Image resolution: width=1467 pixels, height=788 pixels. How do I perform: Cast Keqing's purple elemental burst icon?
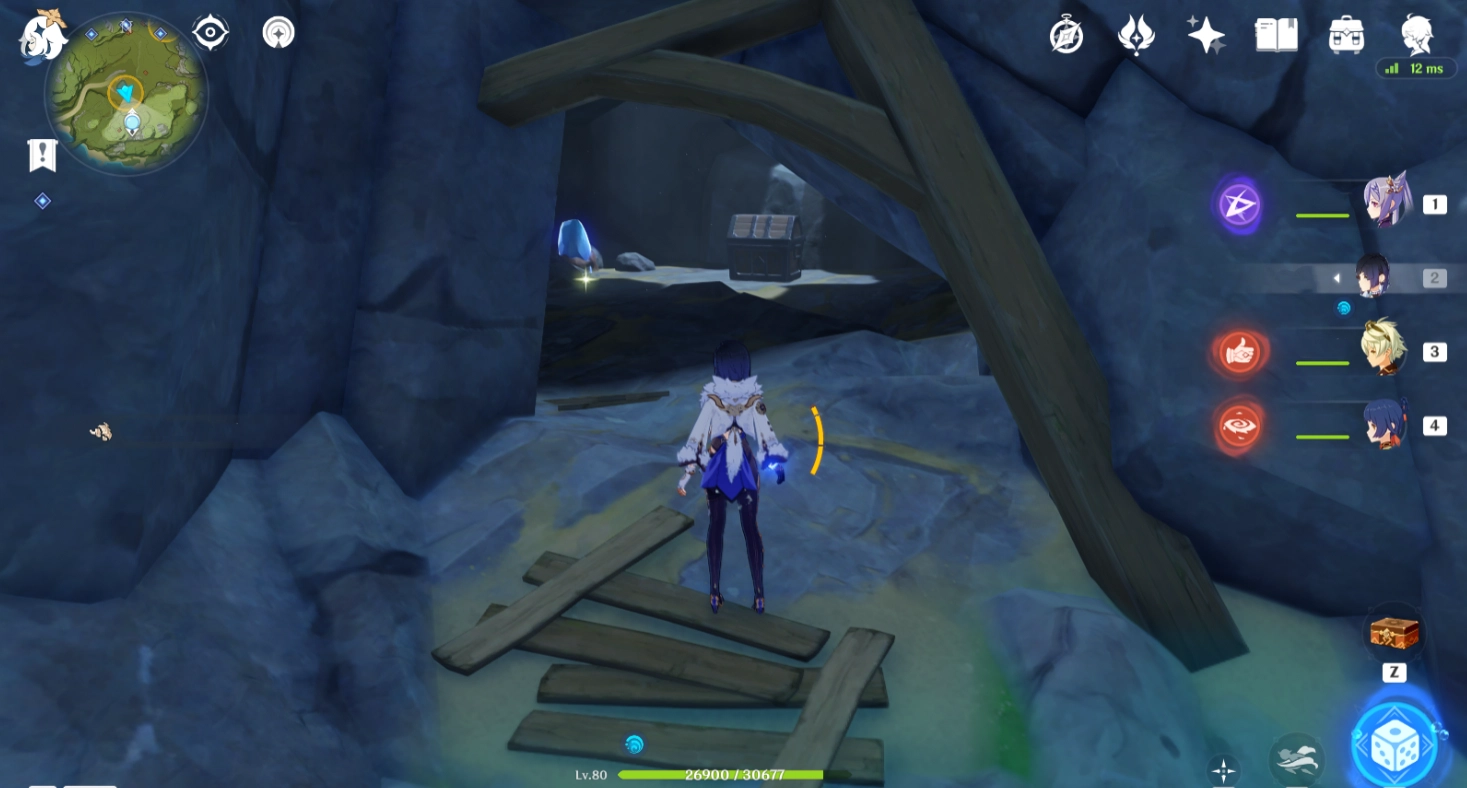pyautogui.click(x=1239, y=204)
